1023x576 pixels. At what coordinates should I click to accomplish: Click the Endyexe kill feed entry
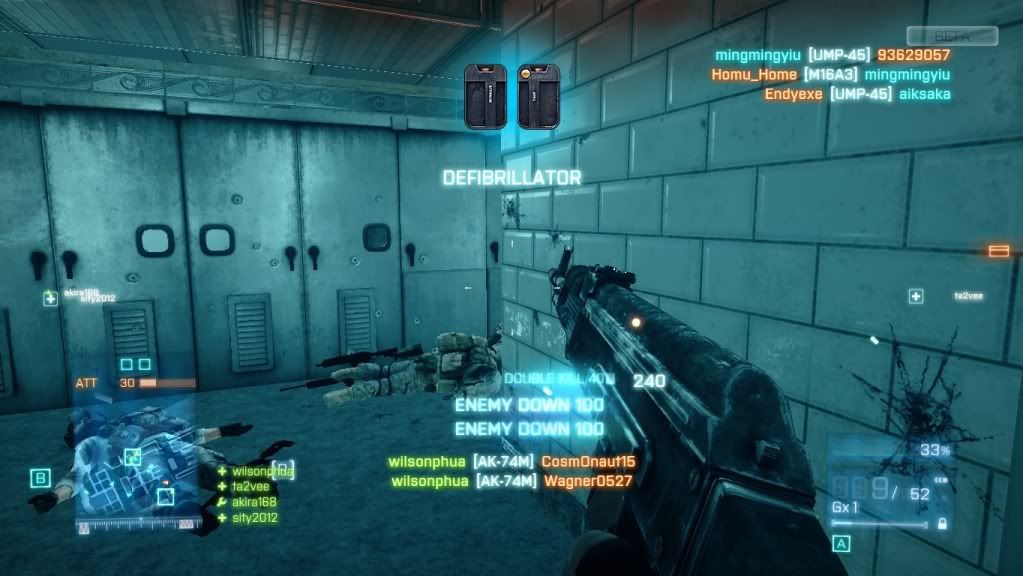pos(857,95)
